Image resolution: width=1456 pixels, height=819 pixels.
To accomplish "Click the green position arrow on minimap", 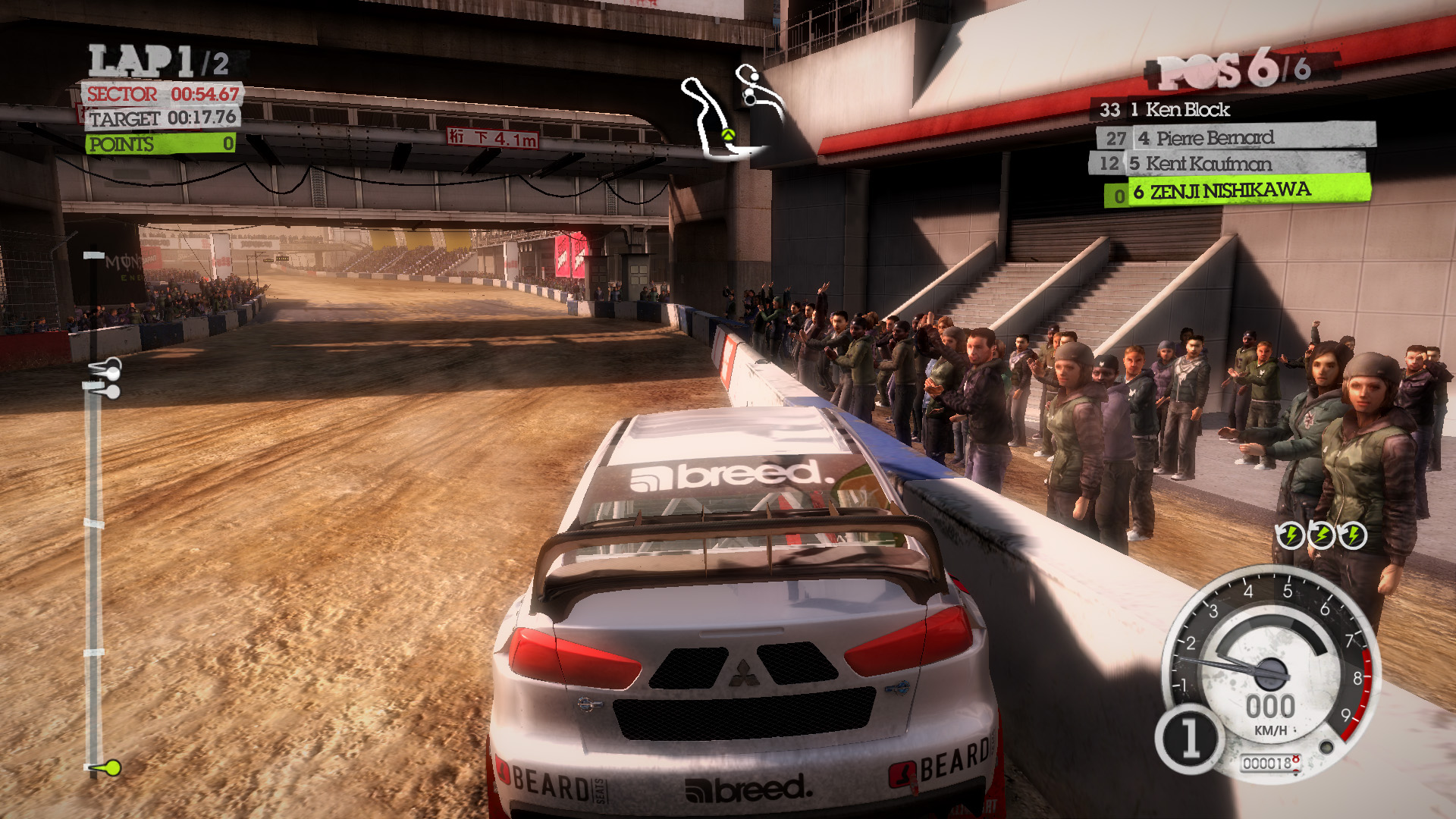I will coord(728,136).
